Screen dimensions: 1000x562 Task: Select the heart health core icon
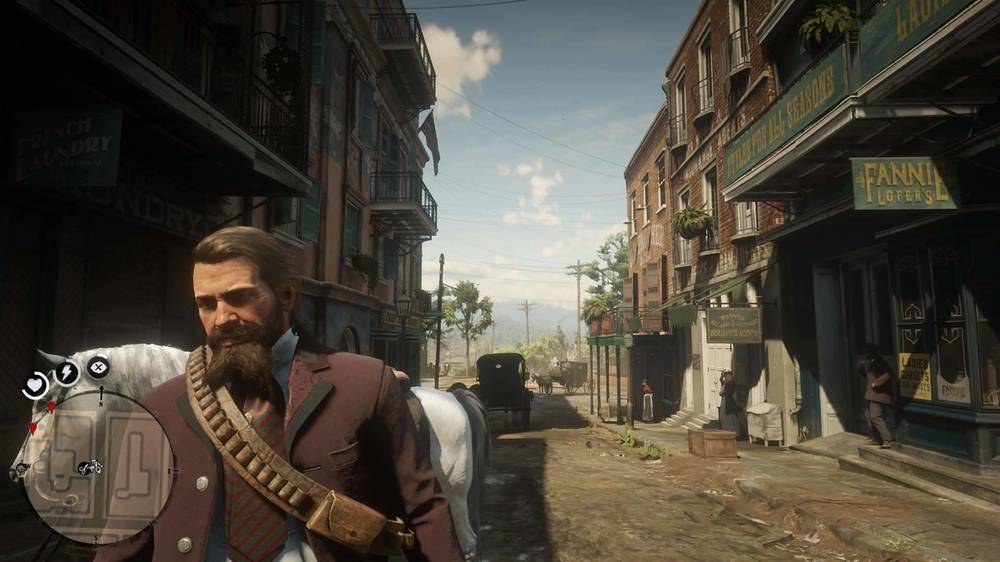click(x=36, y=384)
